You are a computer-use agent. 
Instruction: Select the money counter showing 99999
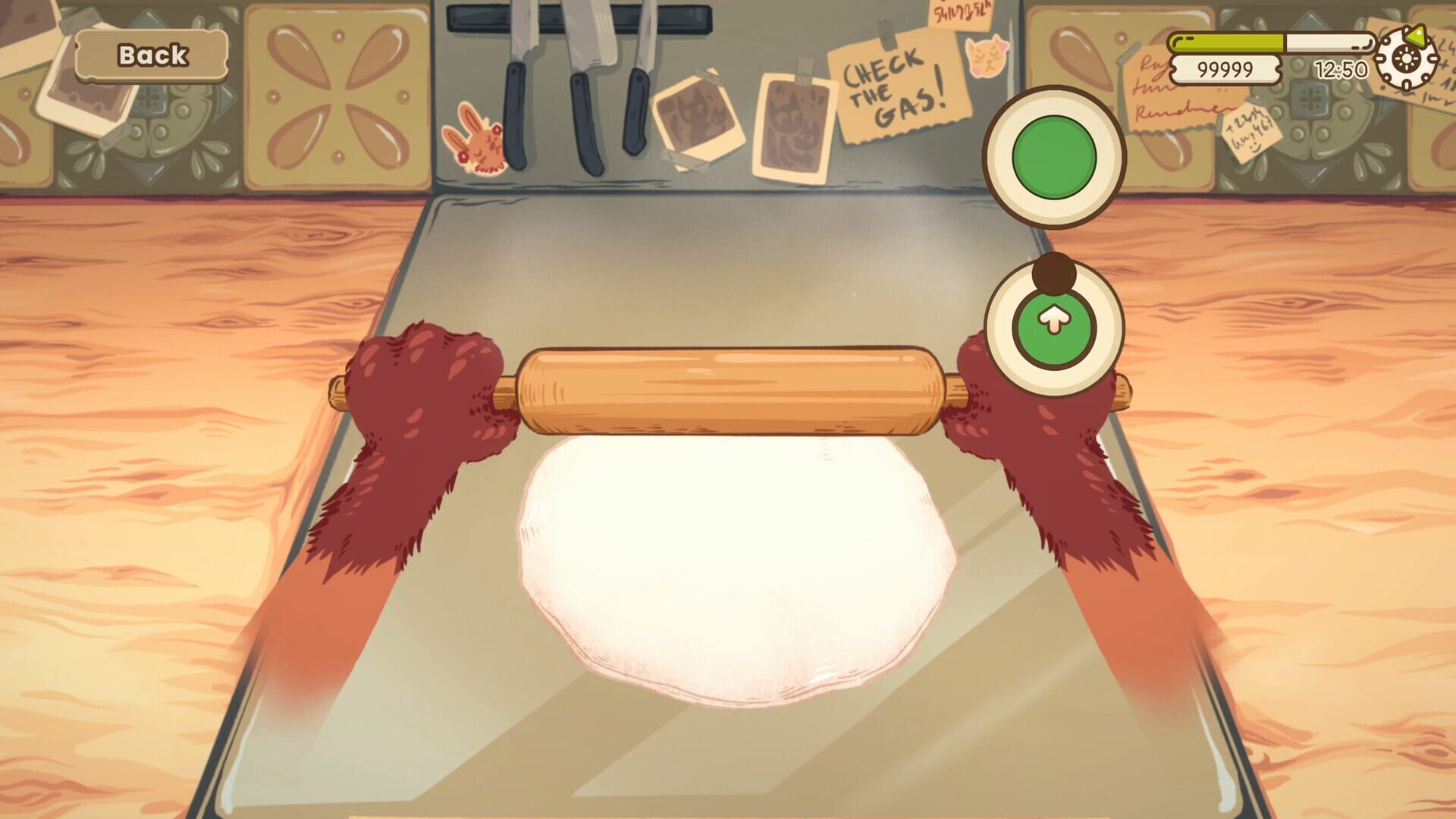click(x=1226, y=70)
